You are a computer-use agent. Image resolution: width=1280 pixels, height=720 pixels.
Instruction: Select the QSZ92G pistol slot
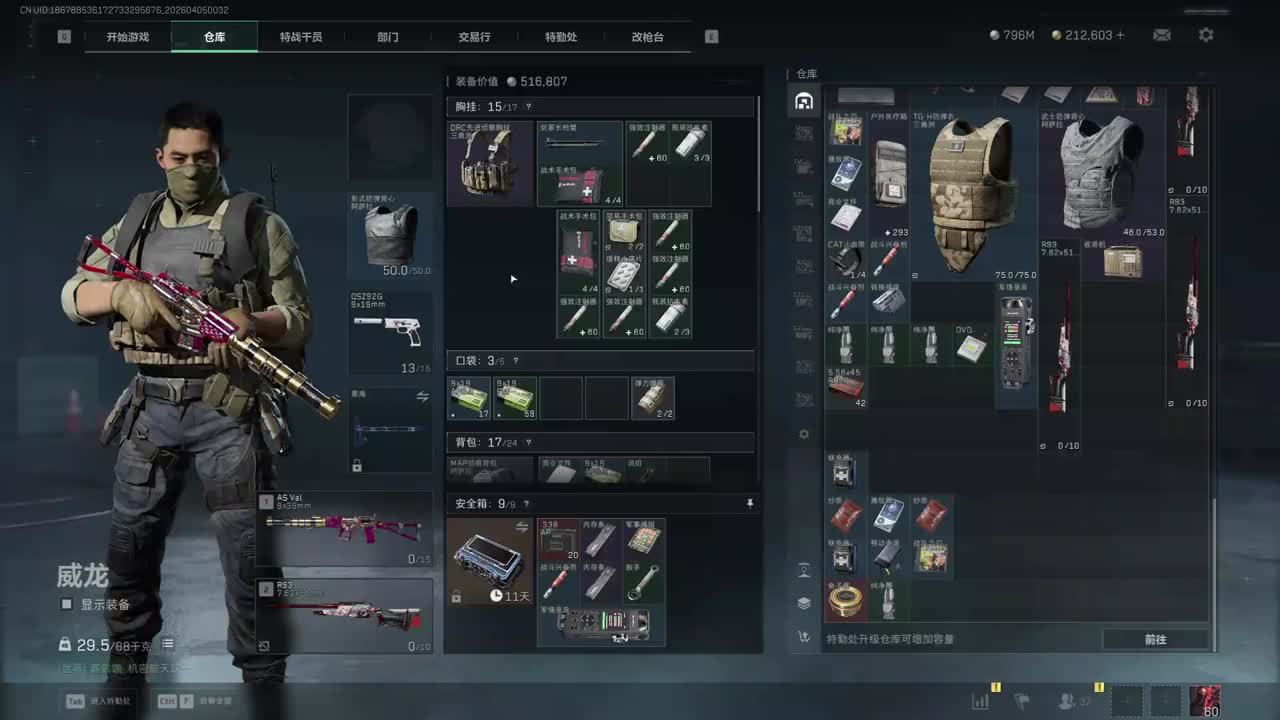click(x=390, y=333)
